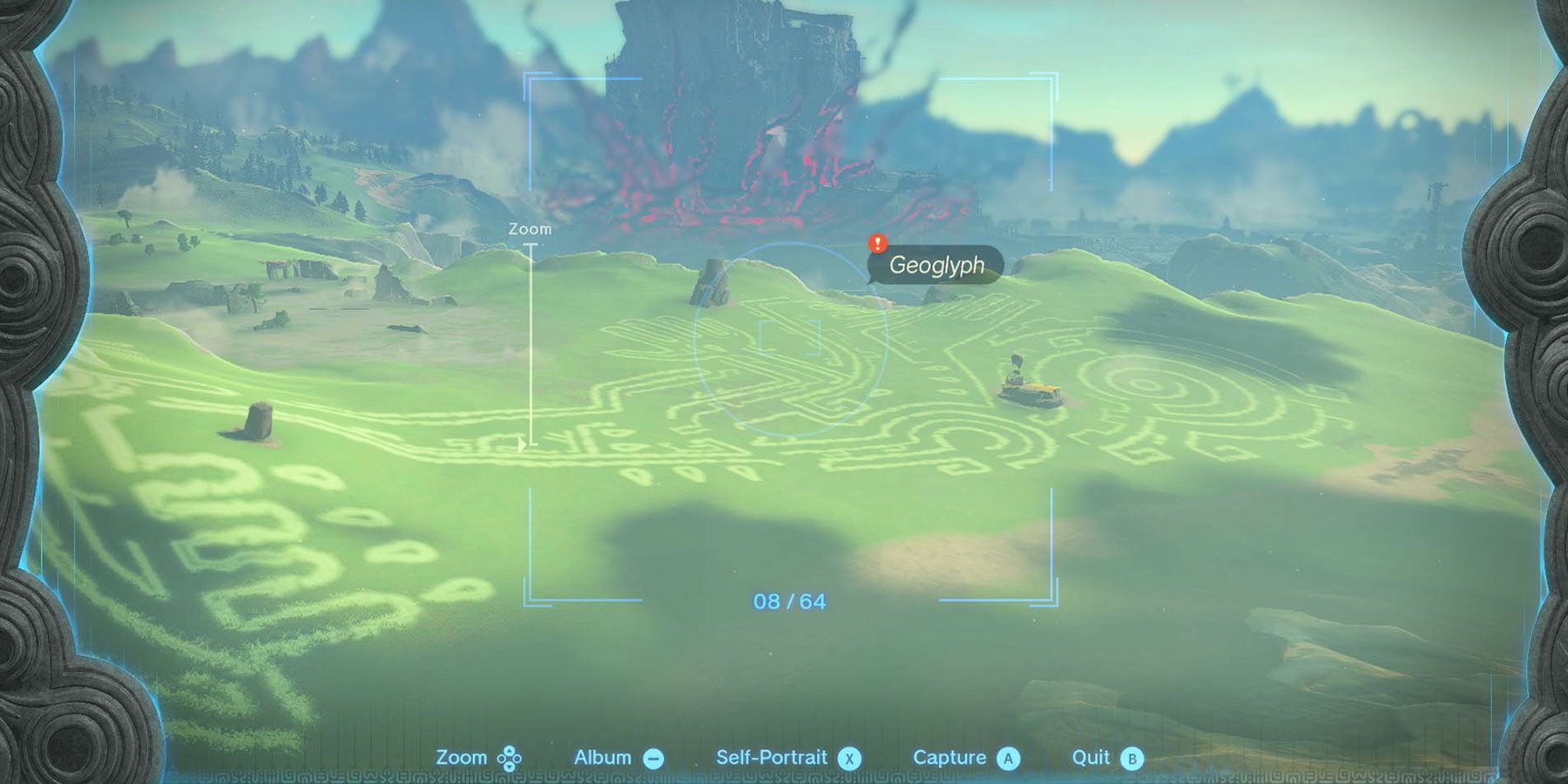Click the B button icon beside Quit
The width and height of the screenshot is (1568, 784).
click(x=1131, y=757)
